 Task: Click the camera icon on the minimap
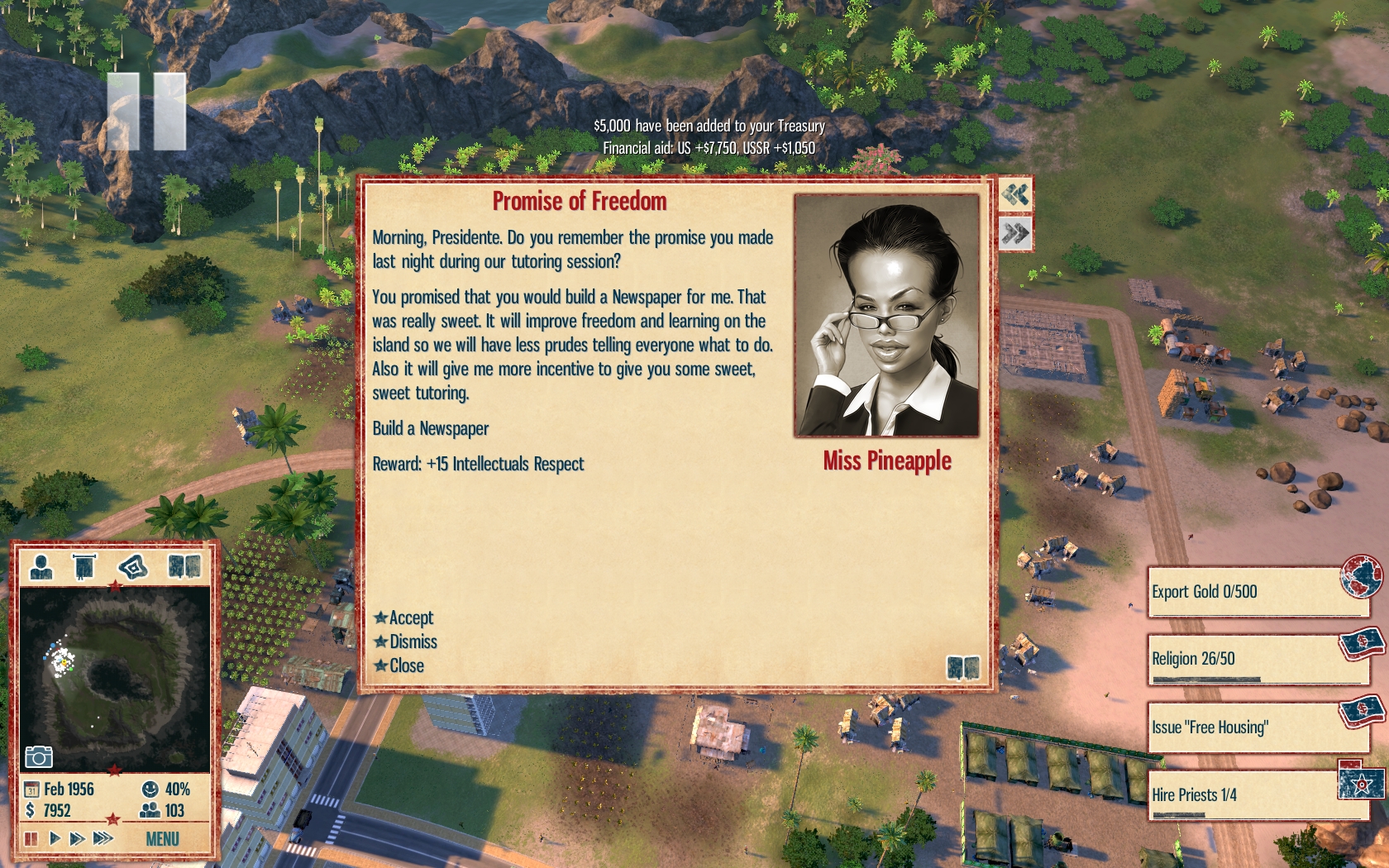click(x=39, y=756)
